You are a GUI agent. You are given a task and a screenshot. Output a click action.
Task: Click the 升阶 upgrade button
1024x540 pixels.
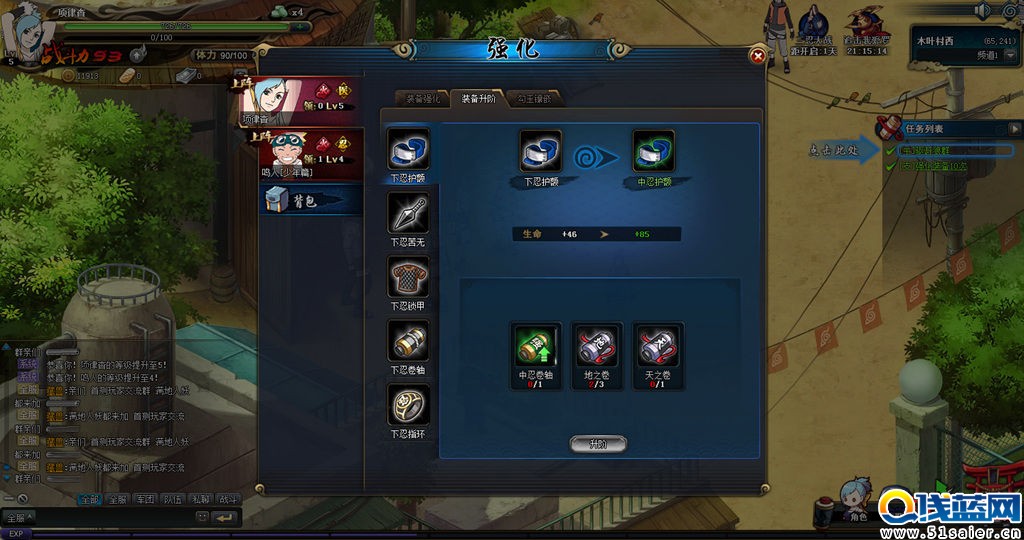pyautogui.click(x=598, y=443)
